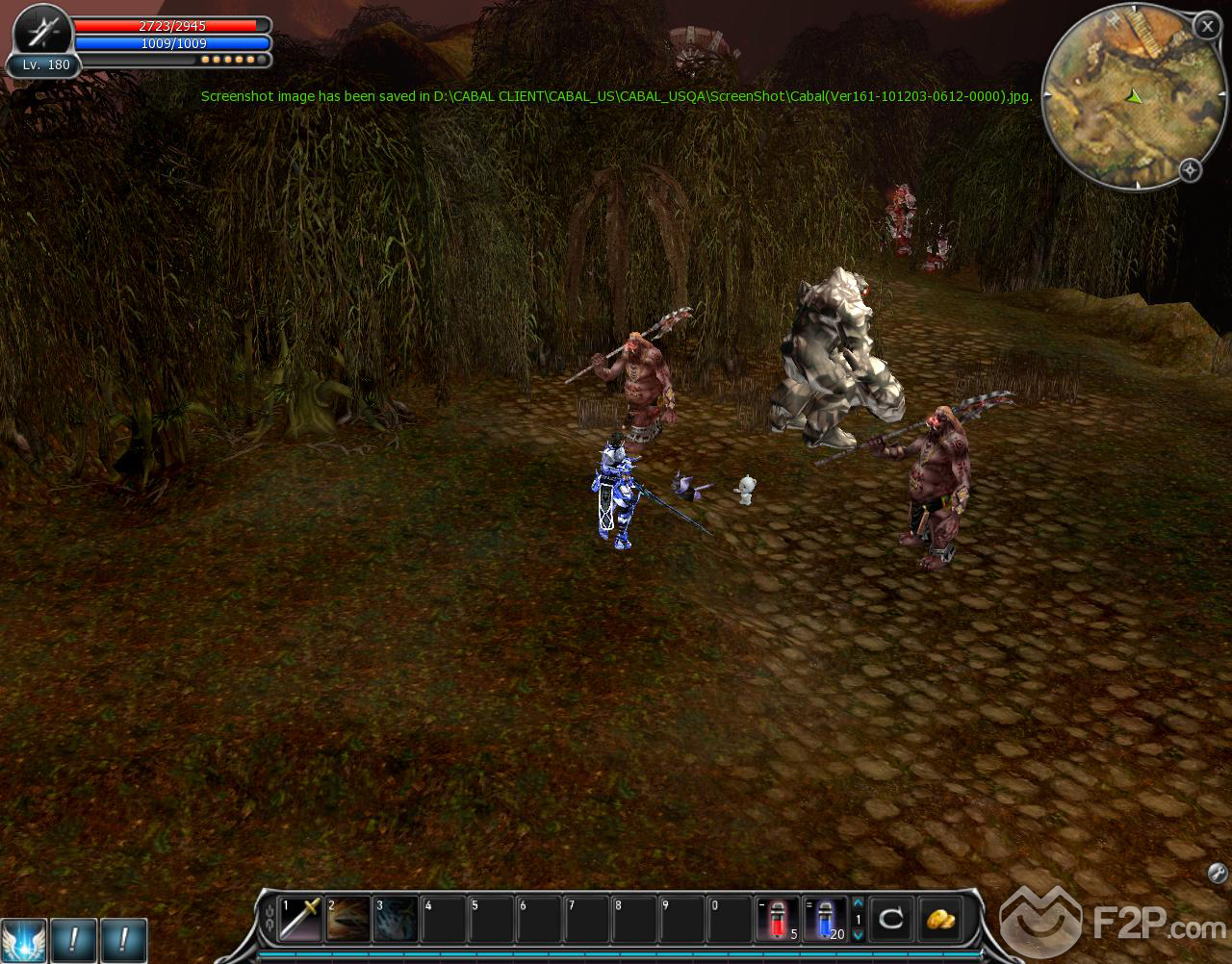1232x964 pixels.
Task: Activate the dark blue skill in slot 3
Action: point(396,918)
